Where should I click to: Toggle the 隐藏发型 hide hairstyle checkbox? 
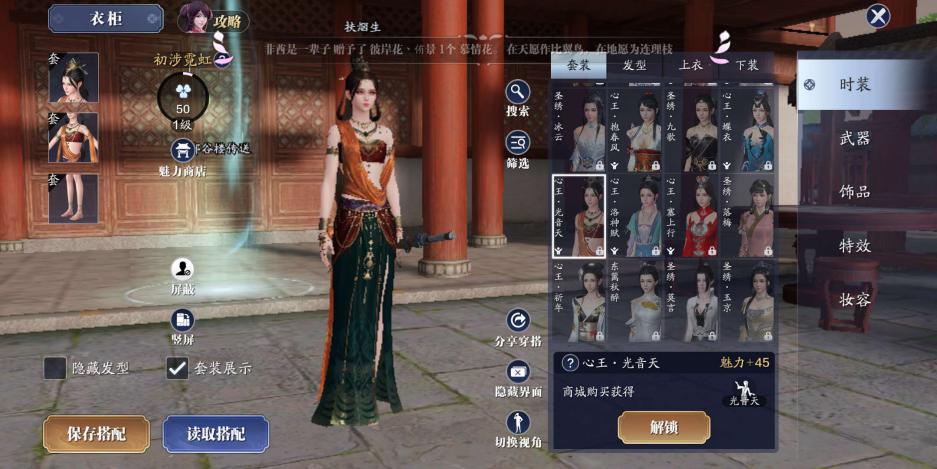pyautogui.click(x=55, y=368)
